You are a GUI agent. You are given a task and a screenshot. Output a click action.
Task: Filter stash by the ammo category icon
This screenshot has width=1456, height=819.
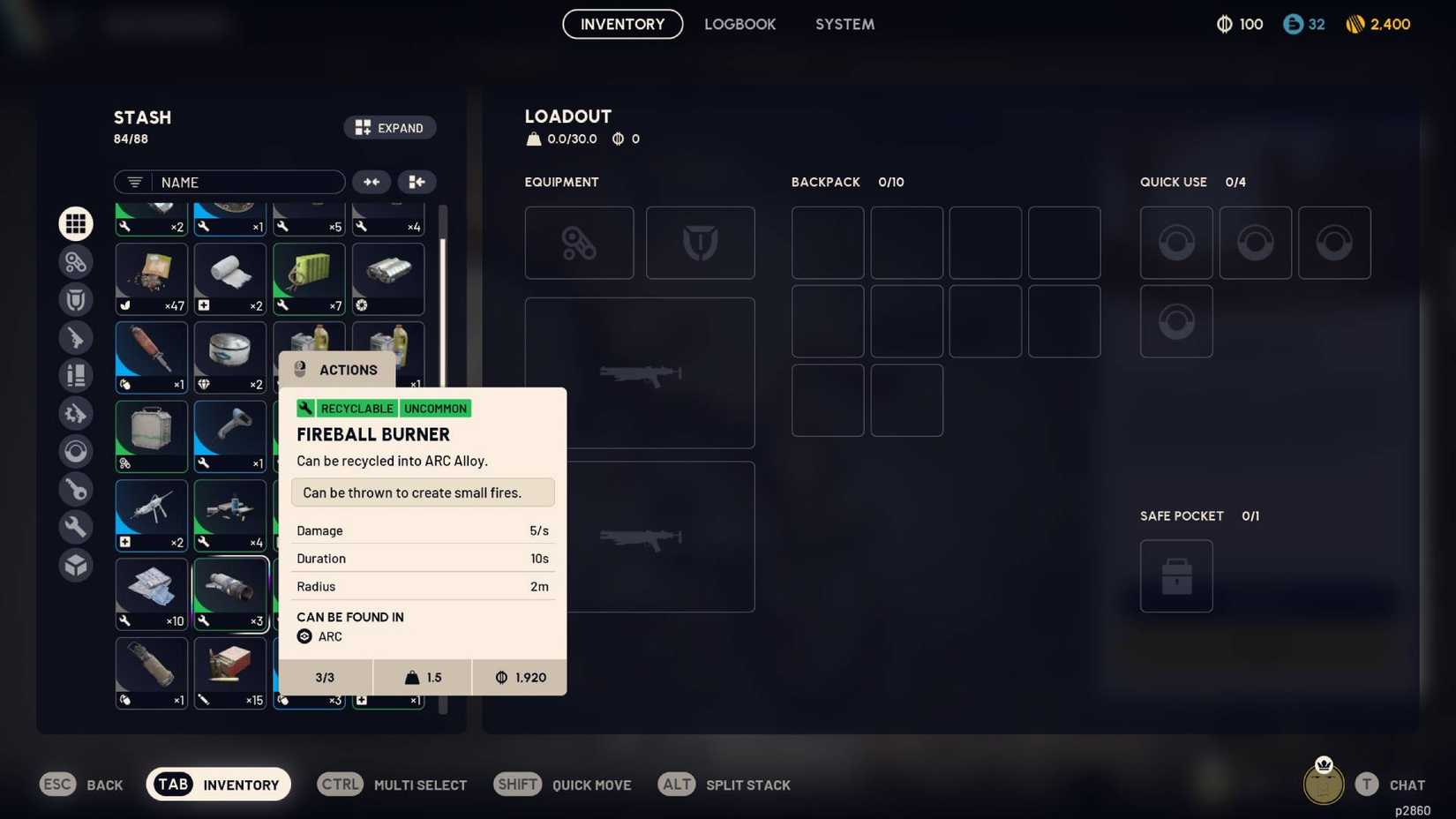click(x=75, y=375)
